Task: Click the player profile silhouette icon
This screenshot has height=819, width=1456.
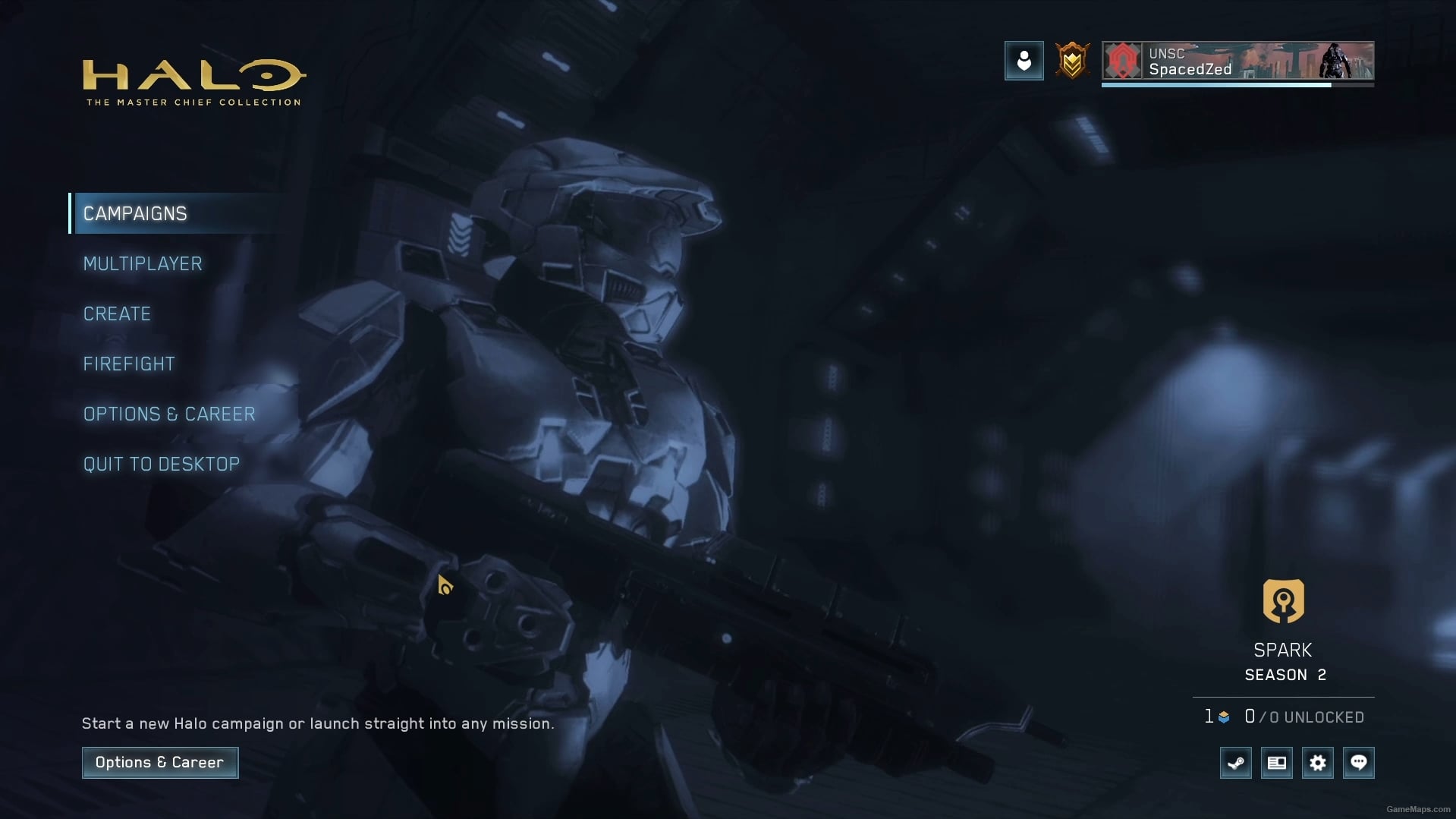Action: tap(1024, 61)
